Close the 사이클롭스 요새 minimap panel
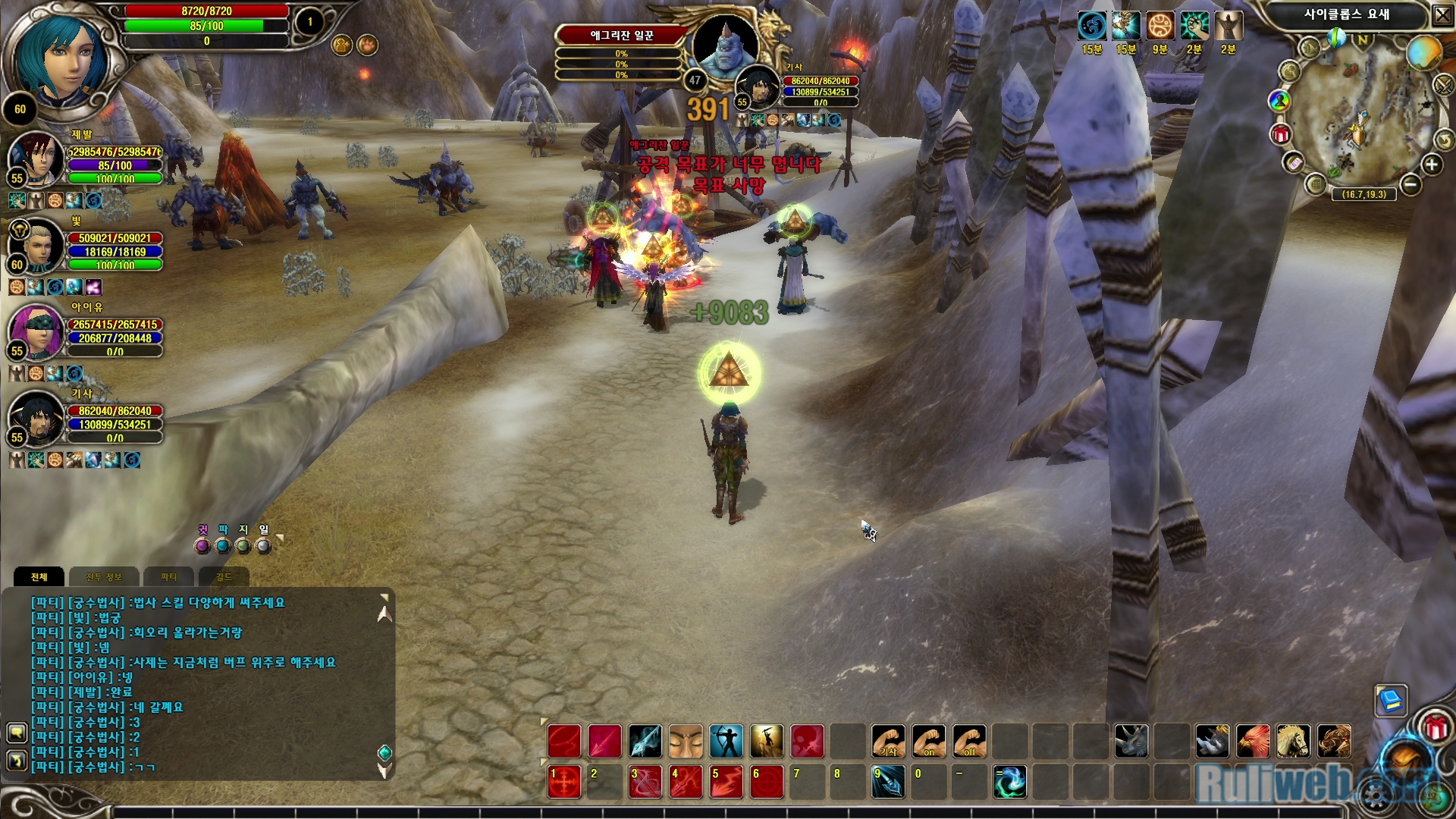 click(1442, 16)
